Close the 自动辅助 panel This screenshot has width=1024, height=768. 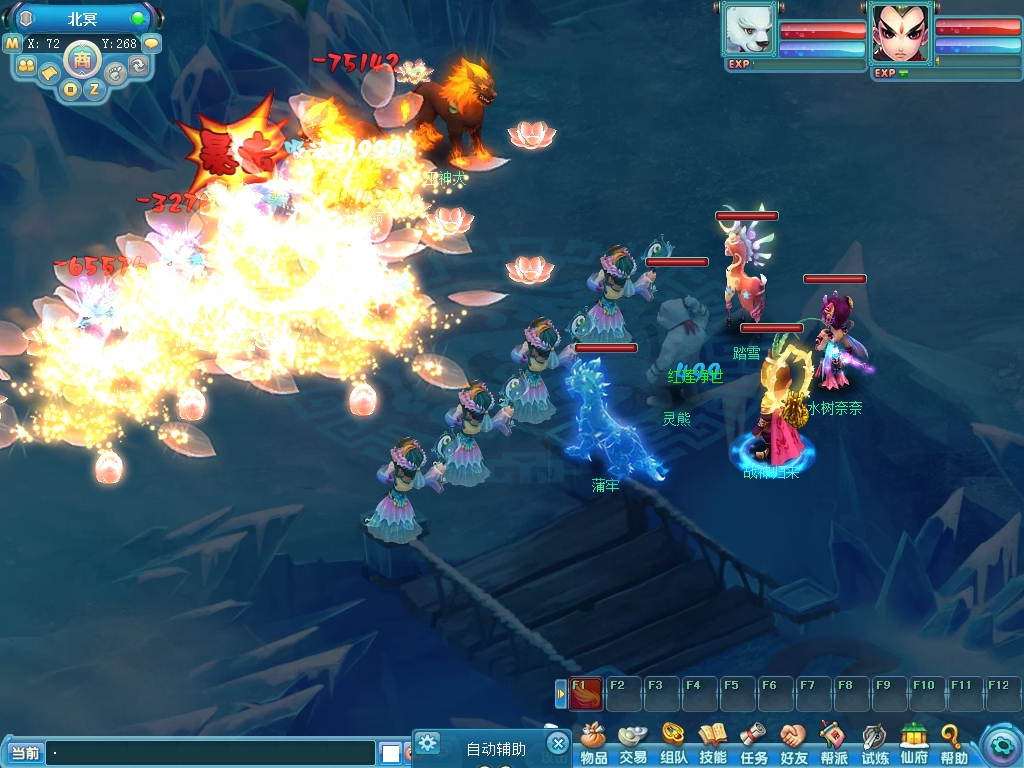(x=558, y=743)
